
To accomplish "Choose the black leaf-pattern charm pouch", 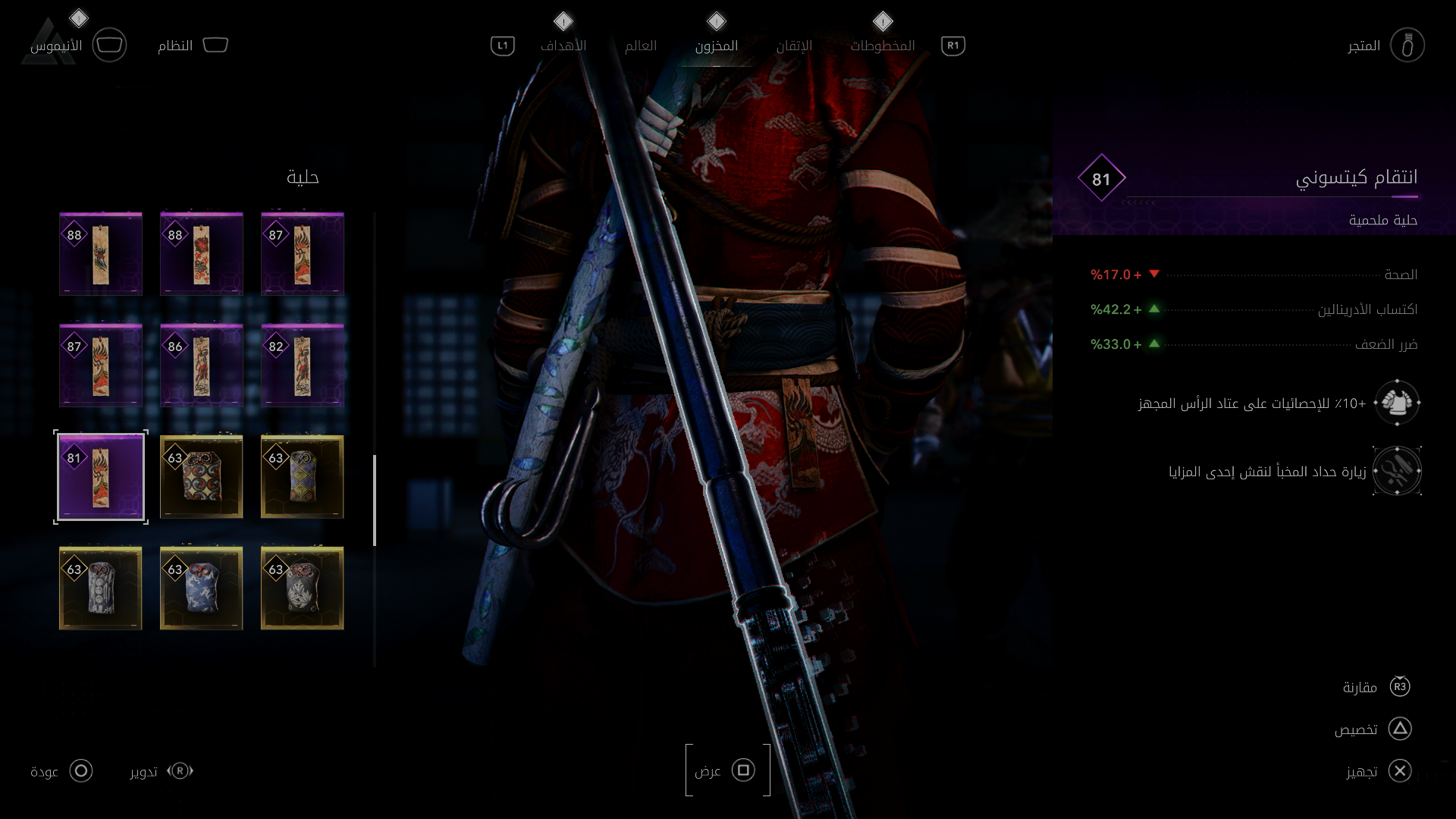I will [302, 588].
